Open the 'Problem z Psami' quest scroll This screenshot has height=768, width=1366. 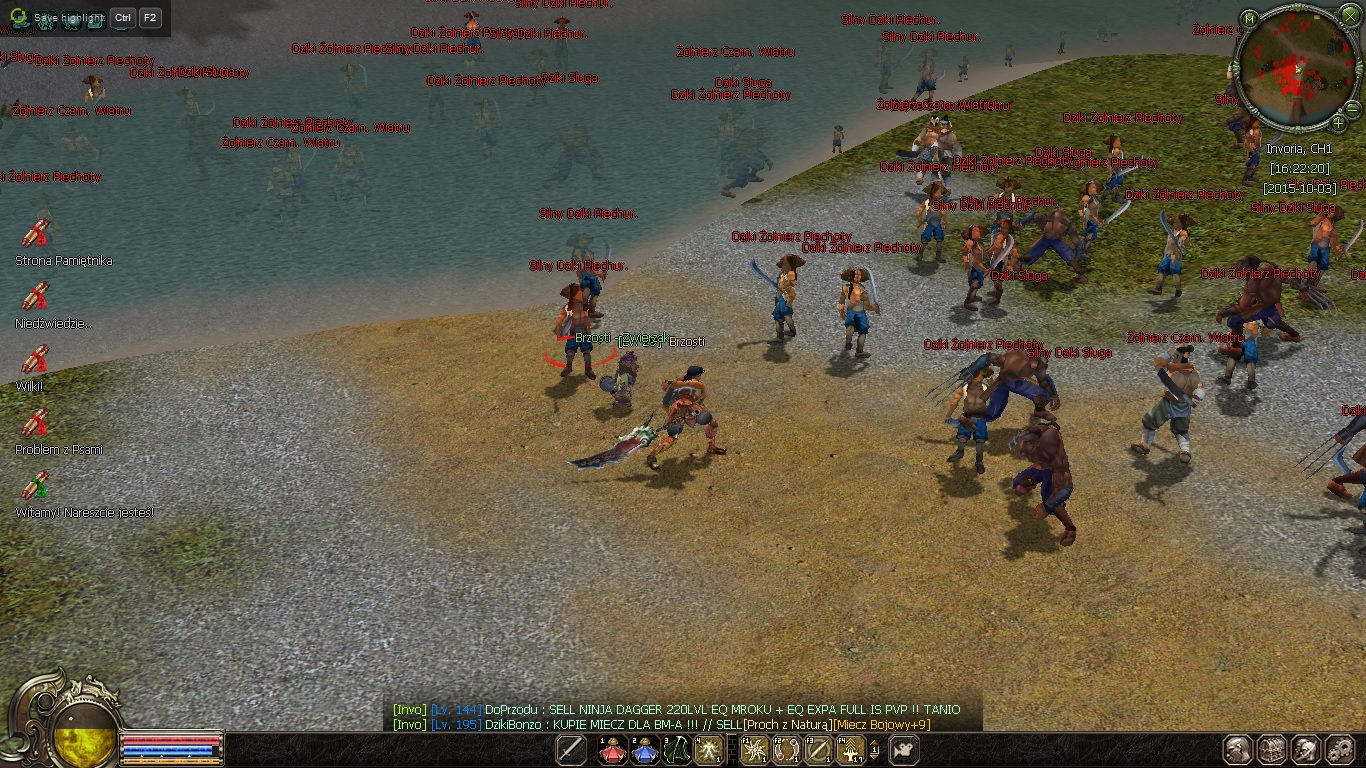(x=36, y=422)
